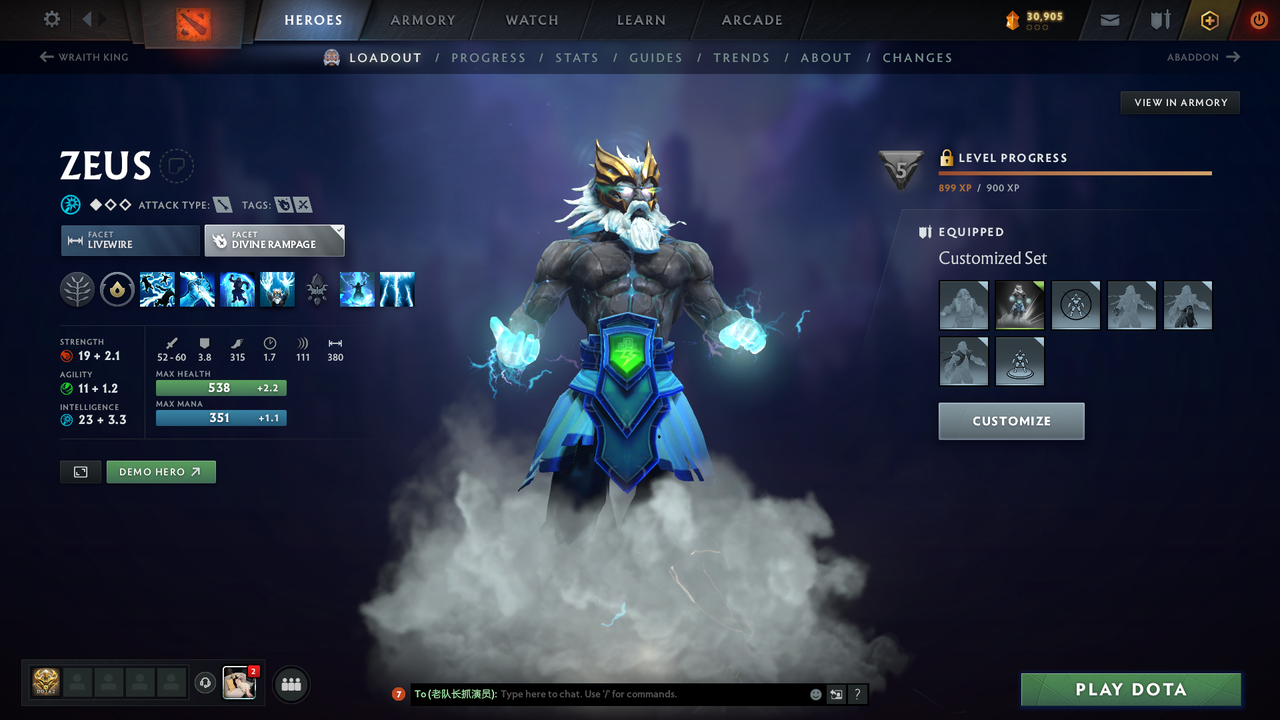Open the ARCADE menu

click(x=751, y=20)
